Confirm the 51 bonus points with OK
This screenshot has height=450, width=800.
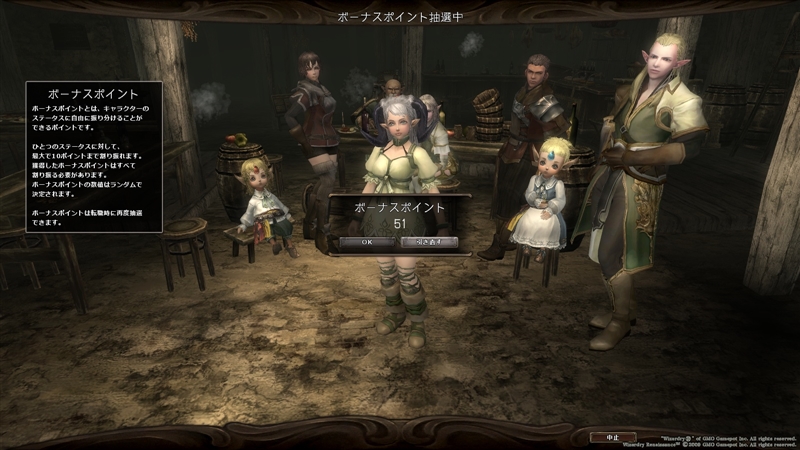(367, 242)
